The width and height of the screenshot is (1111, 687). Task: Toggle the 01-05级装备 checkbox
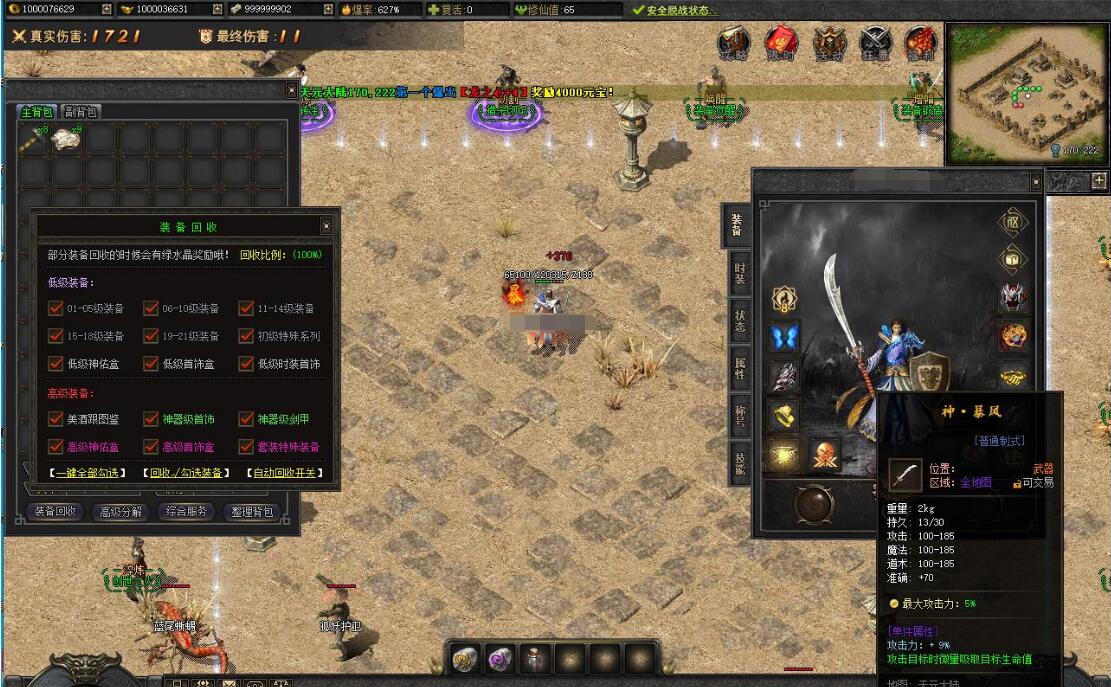56,308
